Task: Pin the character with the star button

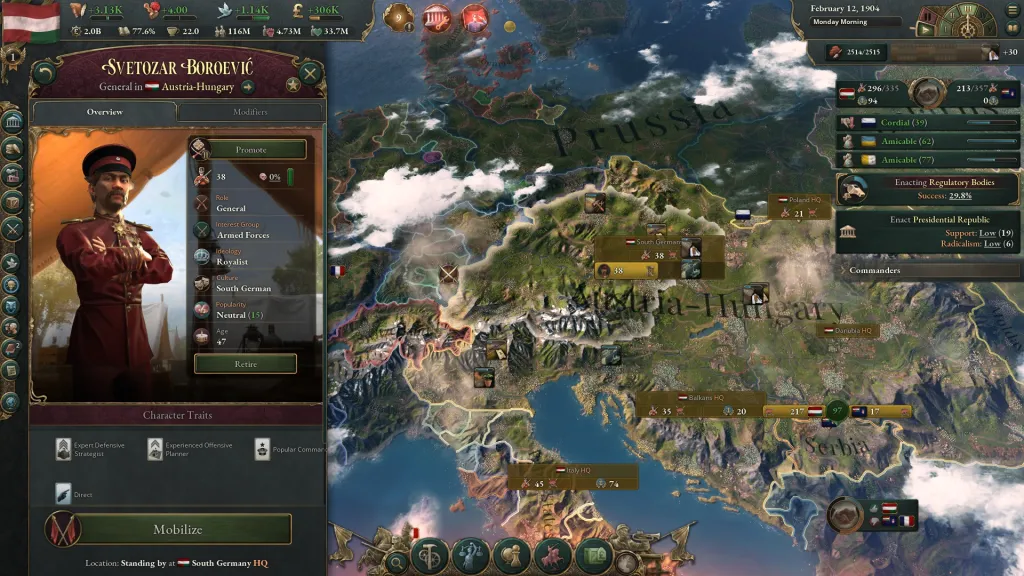Action: click(293, 85)
